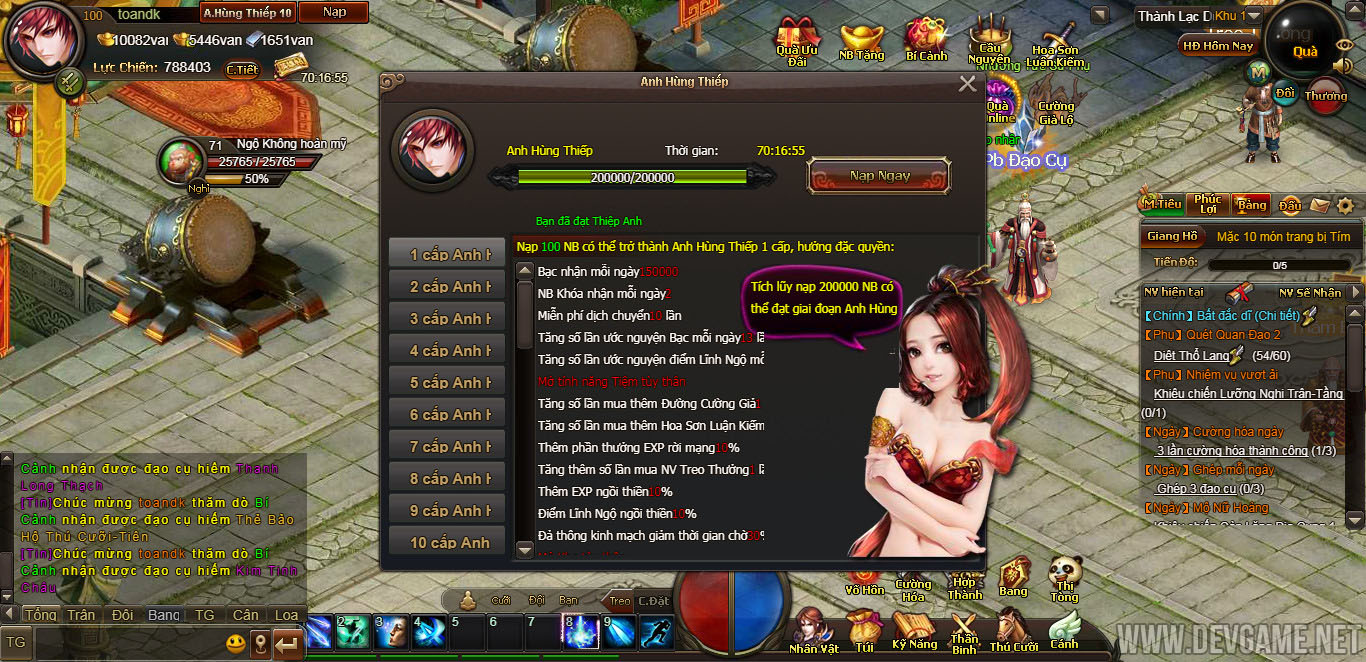Screen dimensions: 1366x662
Task: Choose the 5 cấp Anh Hùng tier
Action: pos(447,383)
